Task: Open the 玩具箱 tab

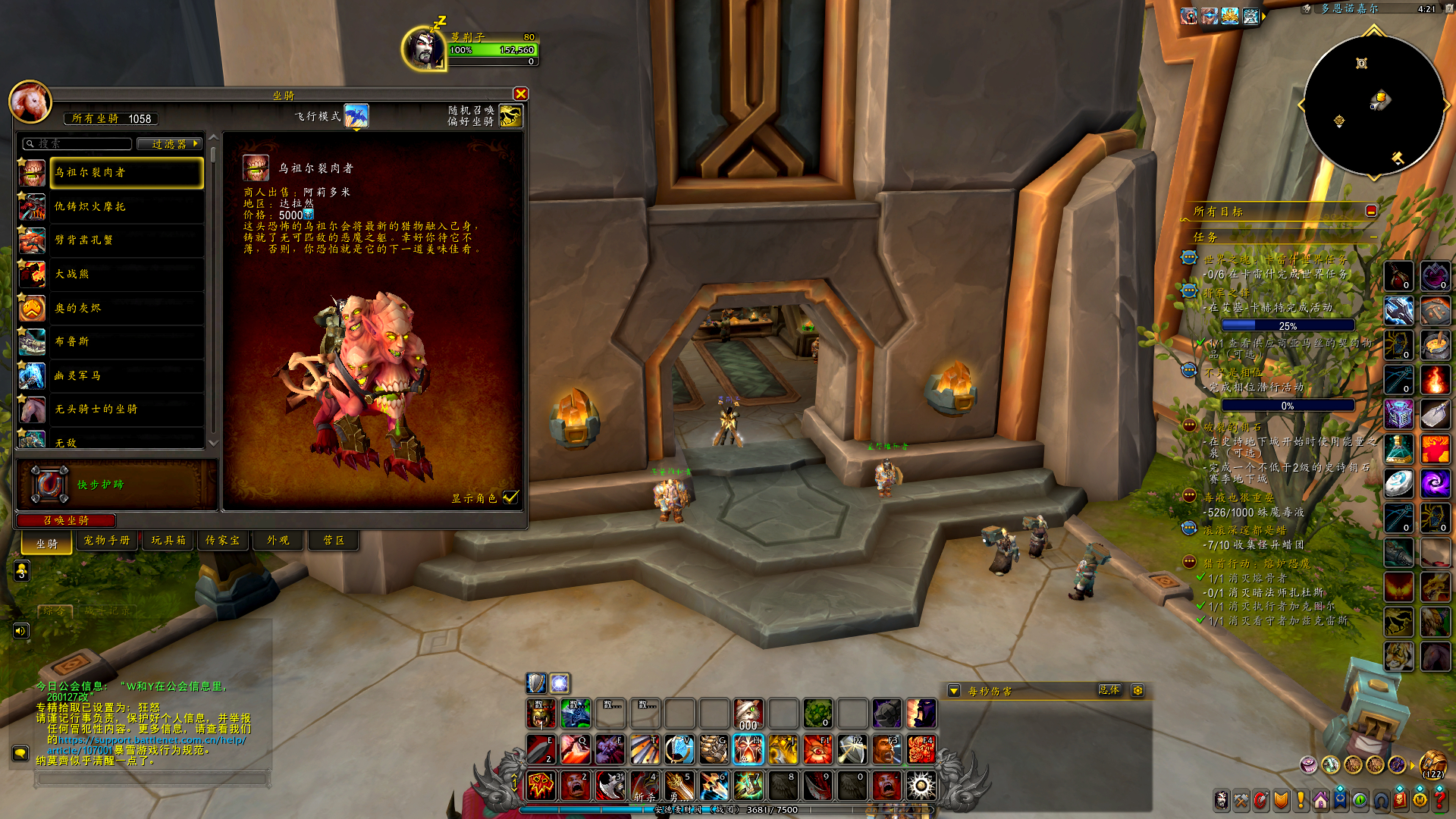Action: click(168, 540)
